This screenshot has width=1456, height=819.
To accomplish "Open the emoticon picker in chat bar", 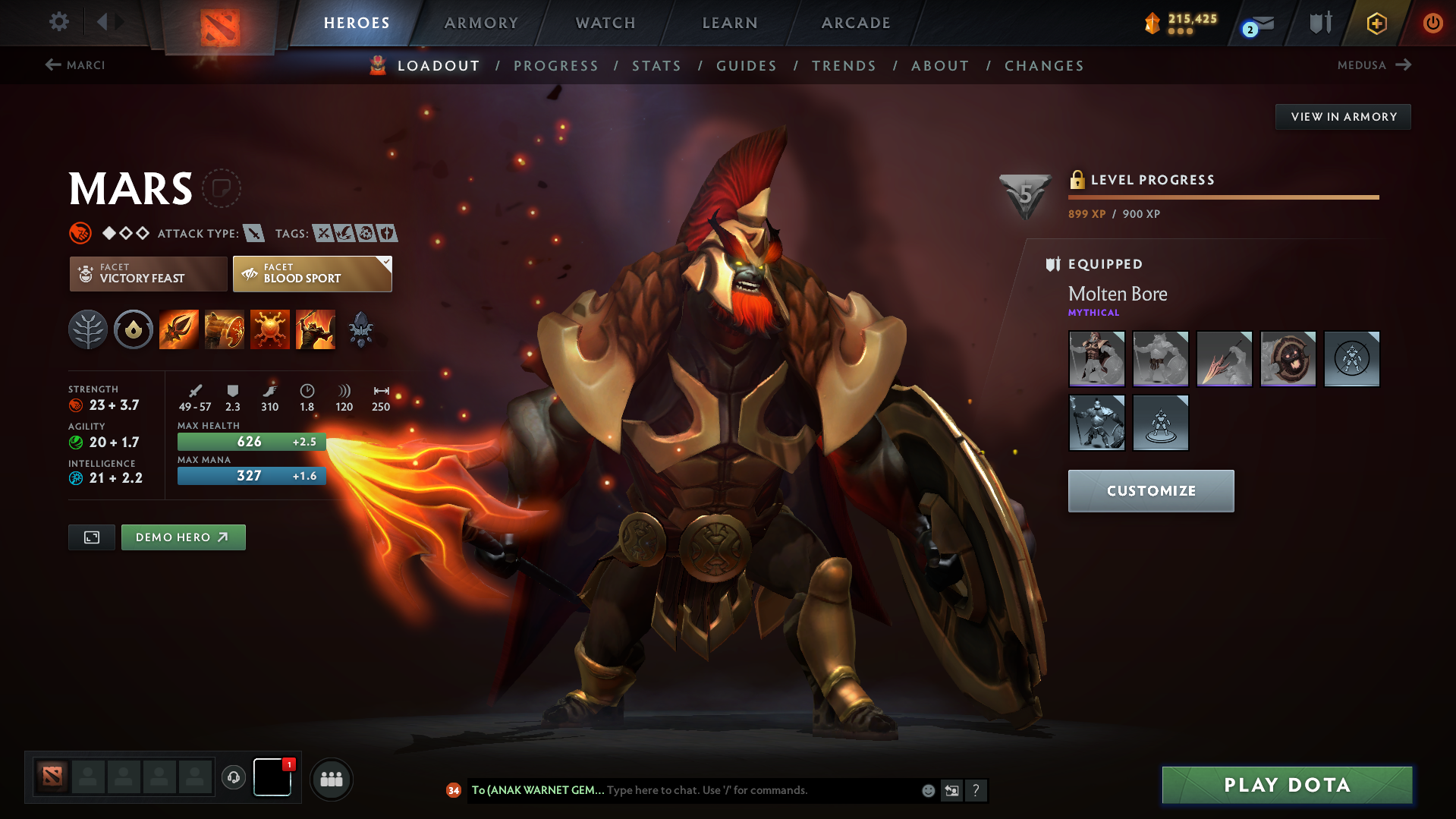I will click(x=927, y=789).
